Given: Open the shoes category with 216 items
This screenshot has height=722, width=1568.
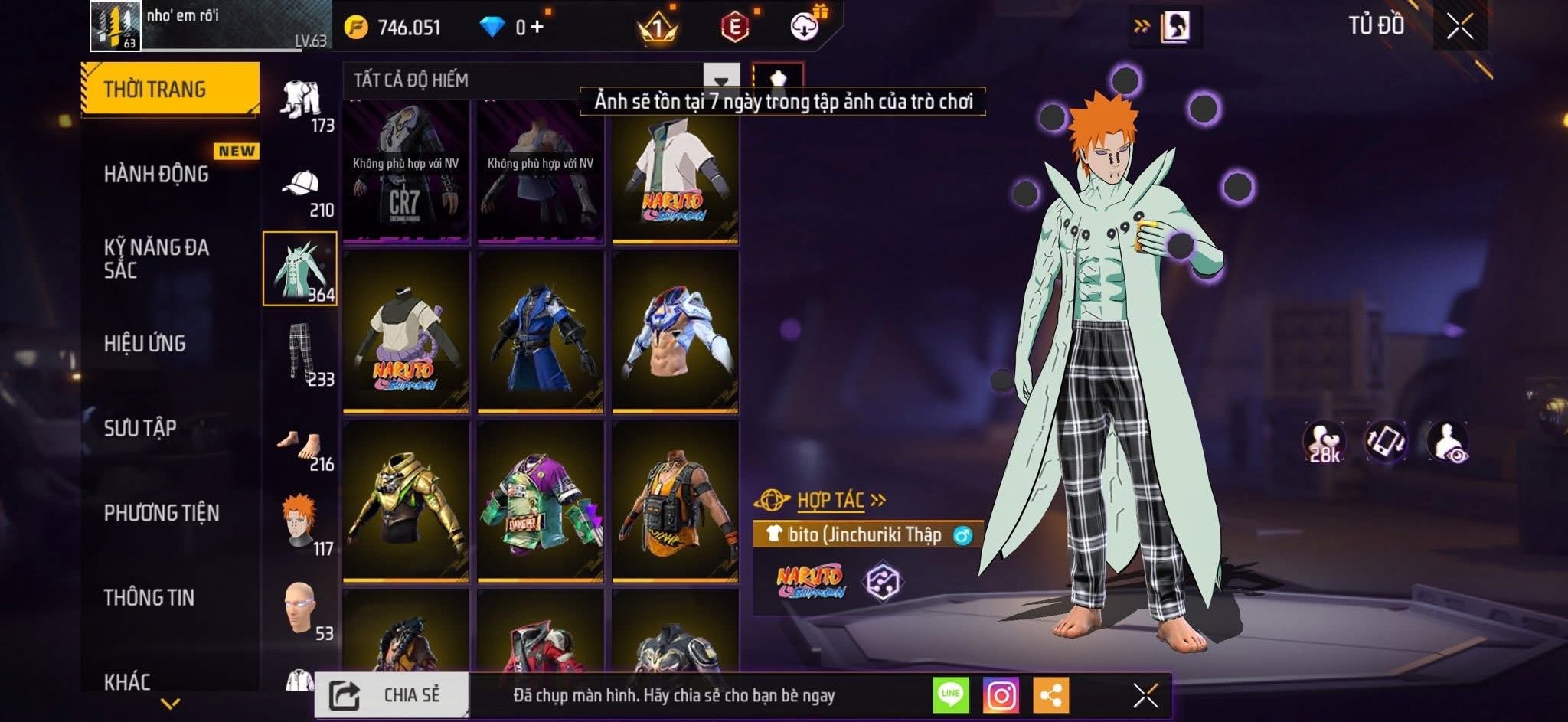Looking at the screenshot, I should [301, 448].
